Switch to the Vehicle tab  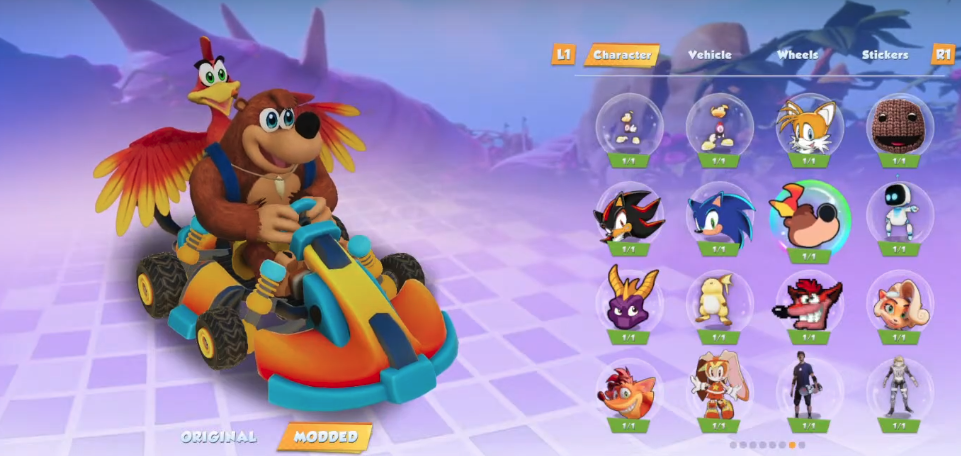pyautogui.click(x=709, y=55)
